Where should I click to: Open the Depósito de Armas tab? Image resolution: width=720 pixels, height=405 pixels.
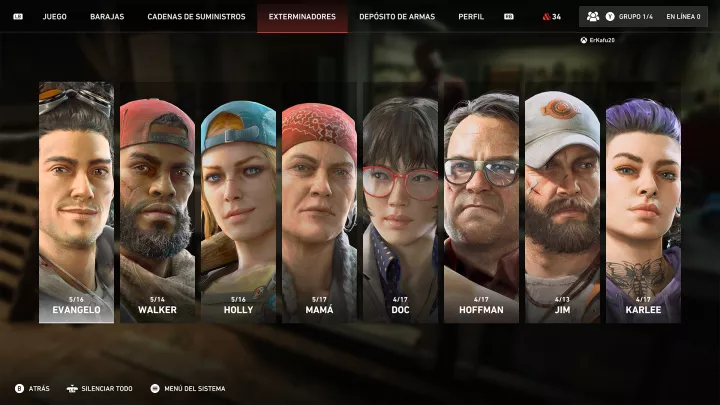coord(398,17)
